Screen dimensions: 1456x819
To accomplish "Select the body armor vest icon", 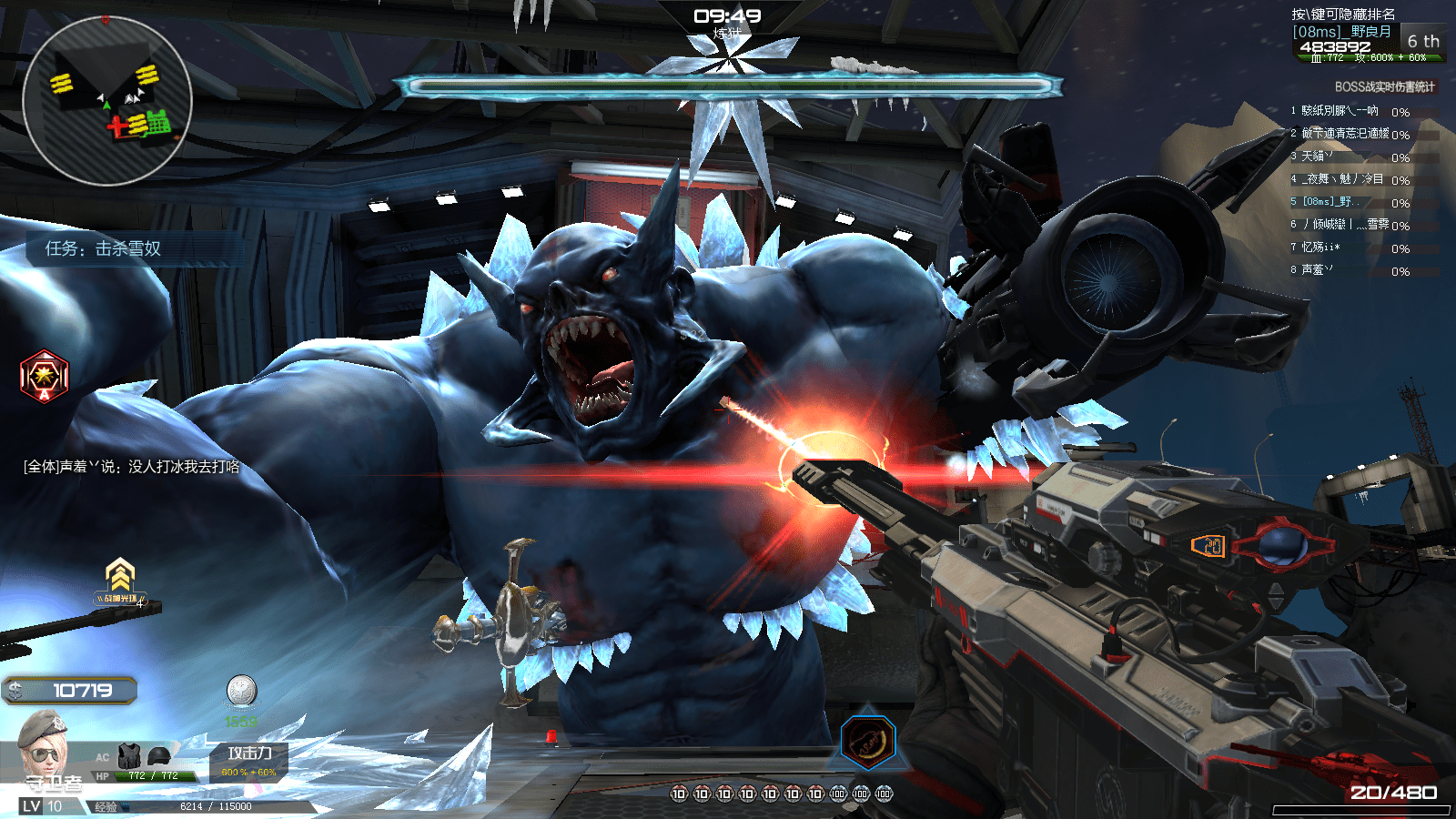I will [x=130, y=755].
